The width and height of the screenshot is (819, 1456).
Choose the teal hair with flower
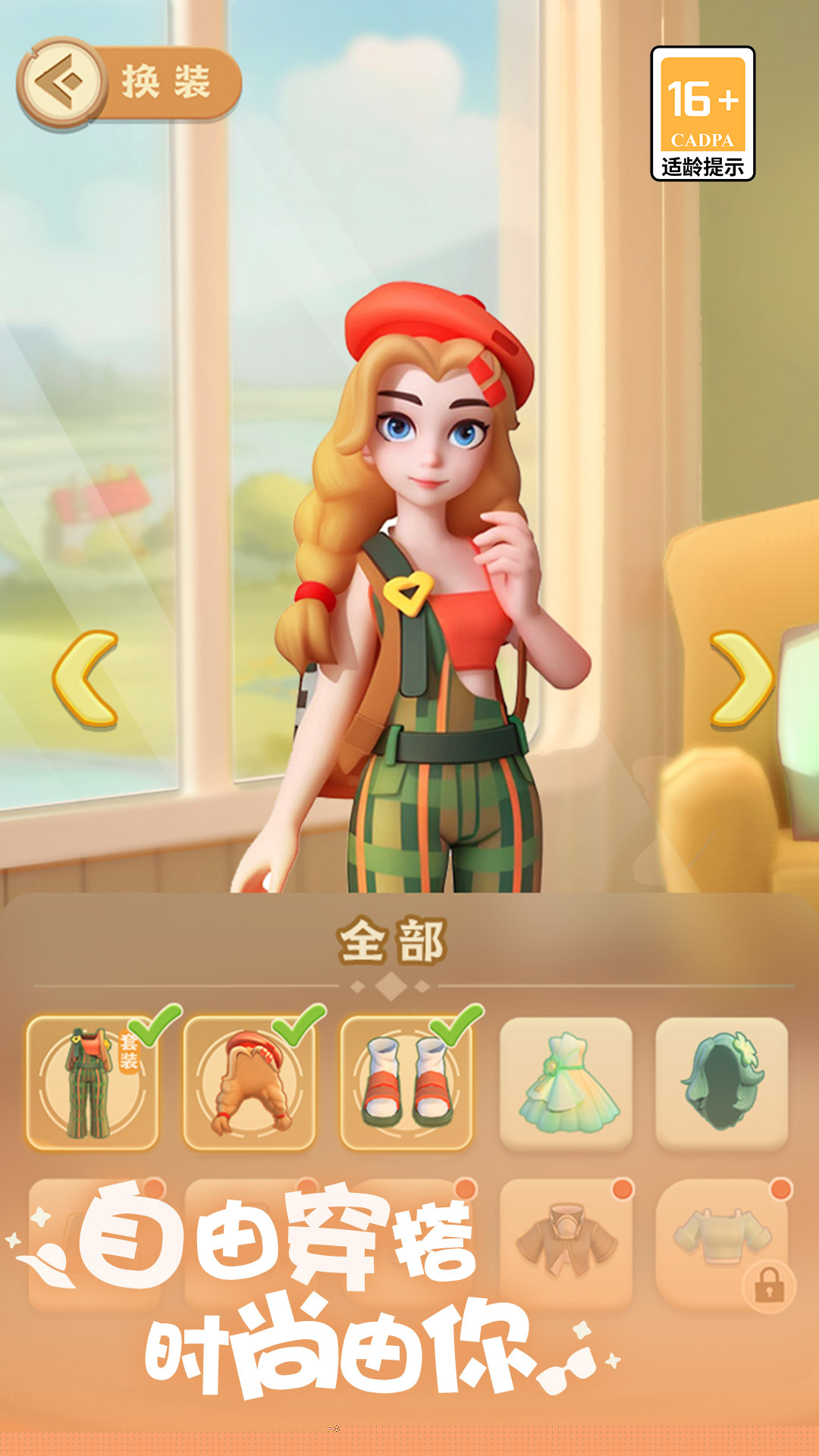pos(722,1082)
